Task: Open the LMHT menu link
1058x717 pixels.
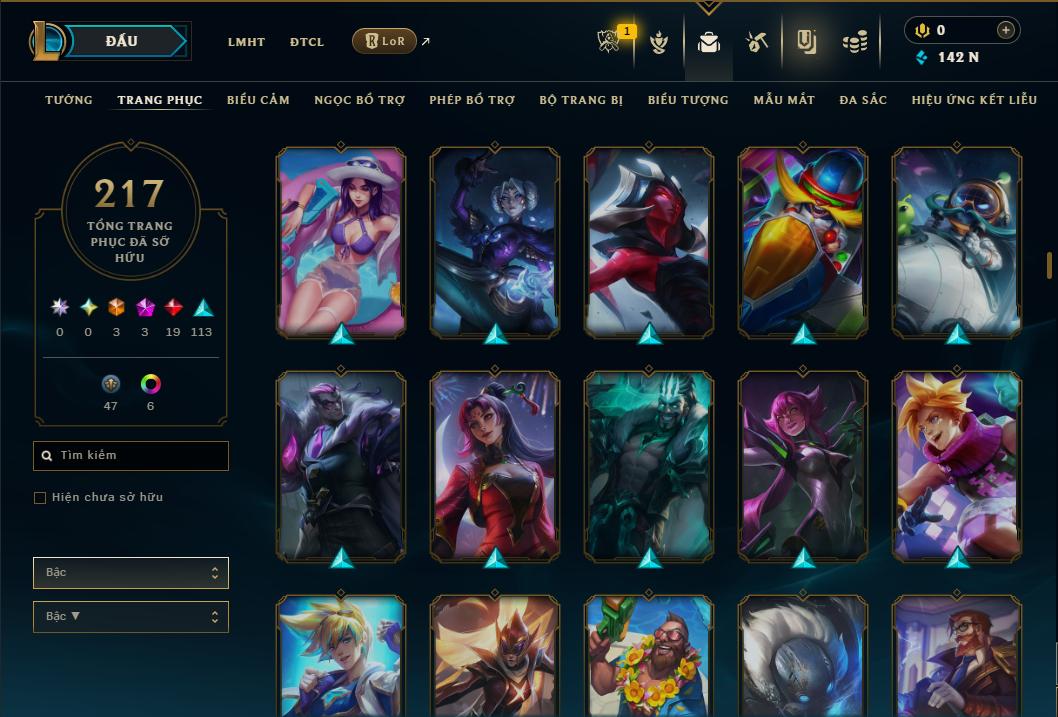Action: (x=246, y=42)
